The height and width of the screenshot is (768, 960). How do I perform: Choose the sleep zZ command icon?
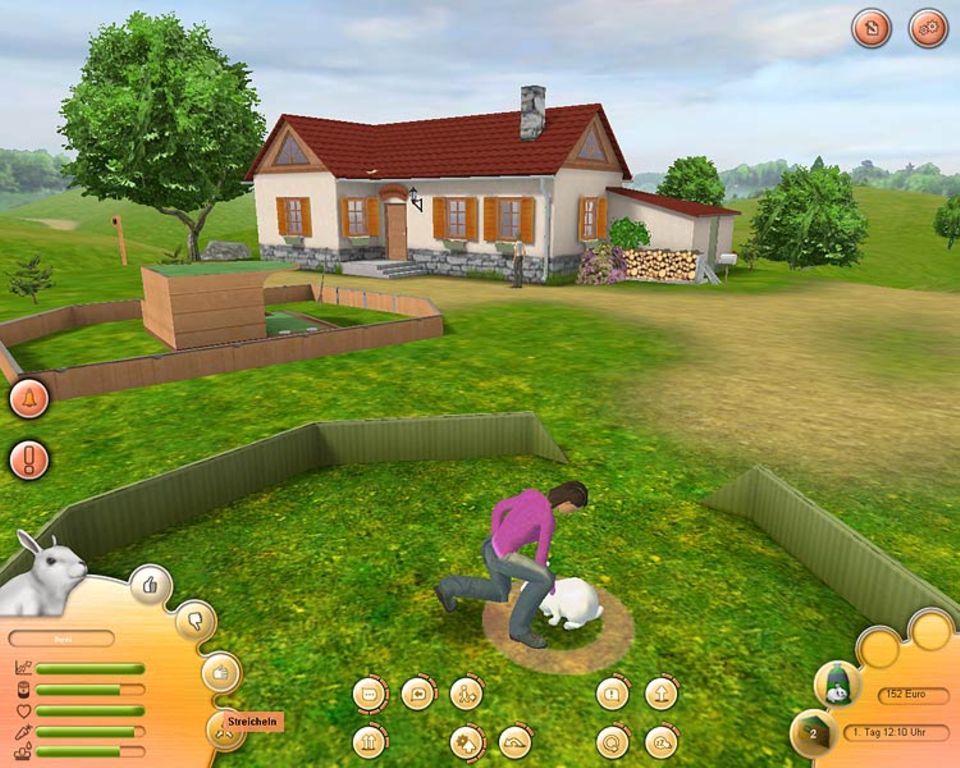point(661,742)
